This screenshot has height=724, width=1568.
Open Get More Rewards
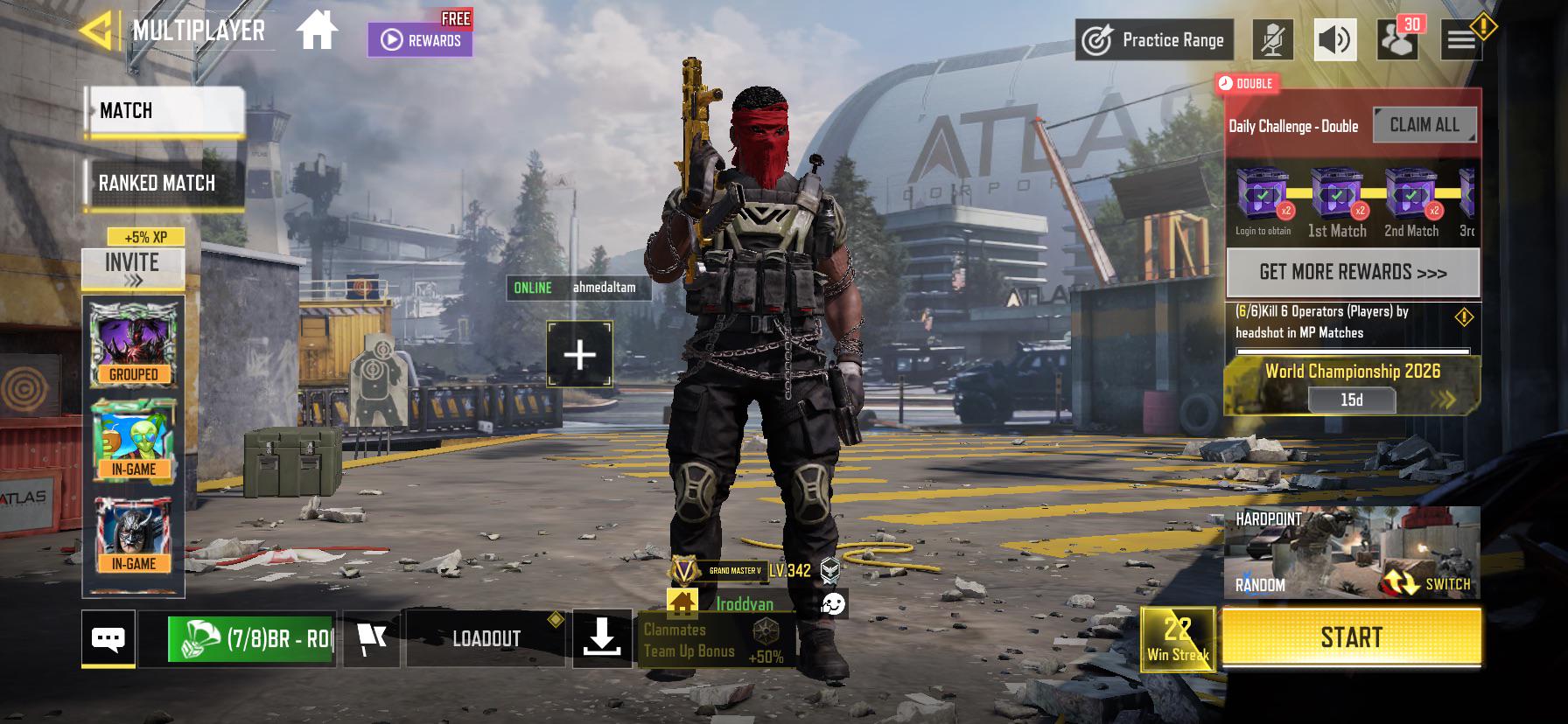(x=1353, y=272)
